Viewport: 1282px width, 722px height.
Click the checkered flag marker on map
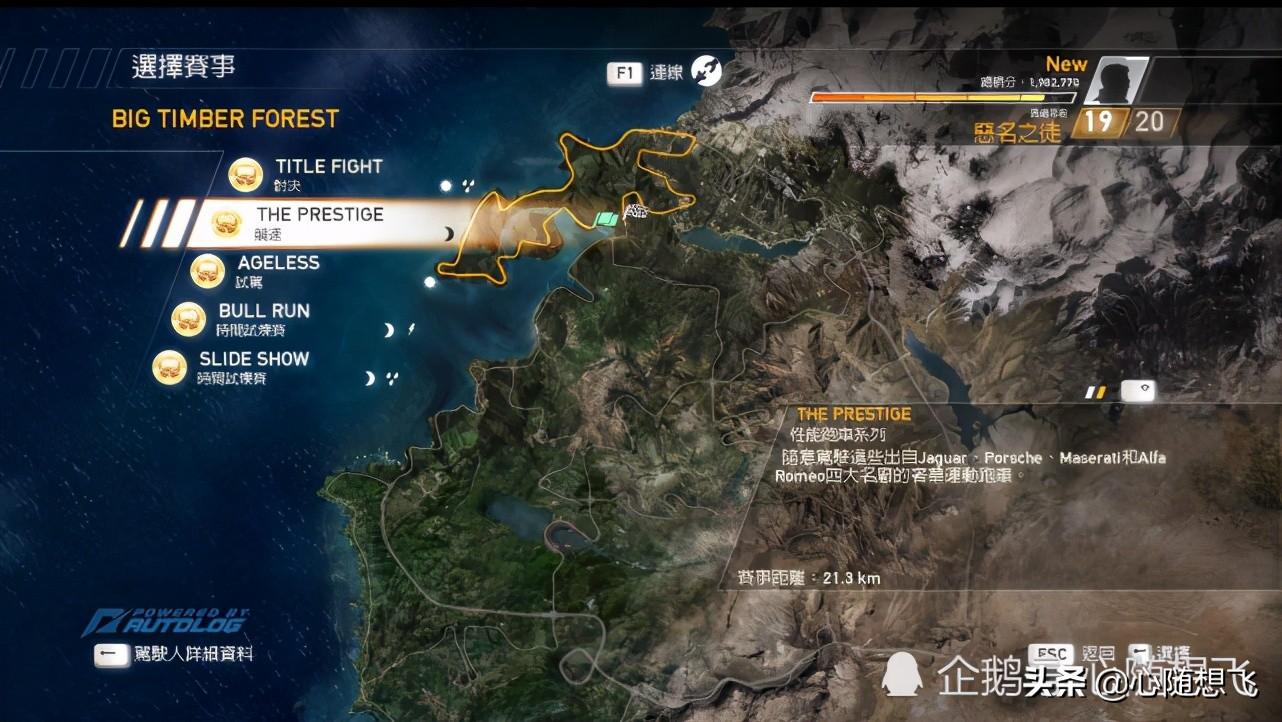636,212
